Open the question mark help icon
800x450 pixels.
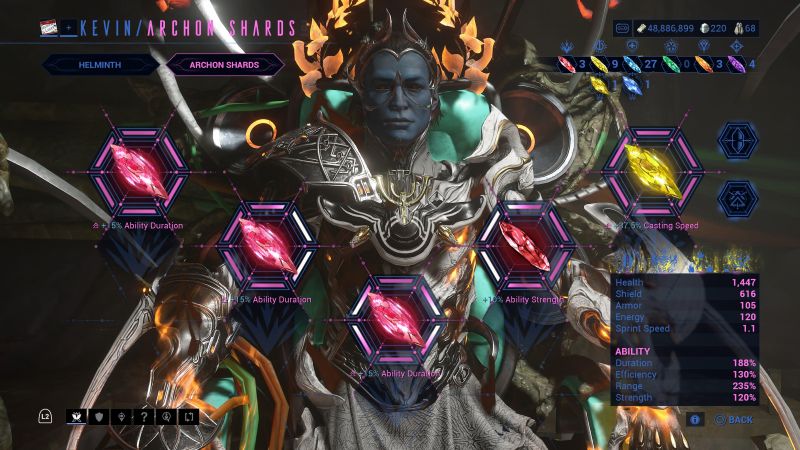pos(145,415)
